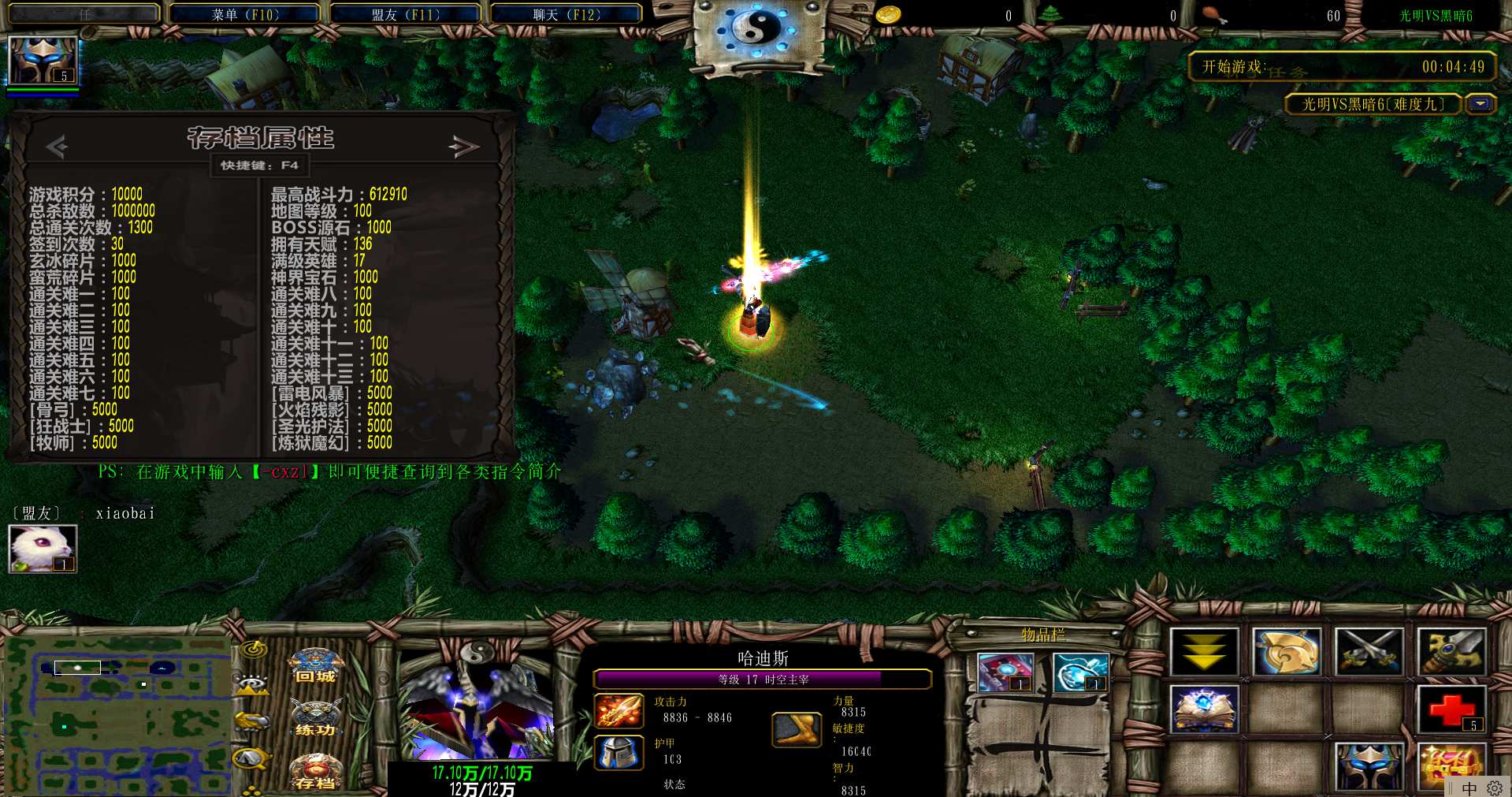
Task: Click the xiaobai ally rabbit portrait
Action: click(x=43, y=548)
